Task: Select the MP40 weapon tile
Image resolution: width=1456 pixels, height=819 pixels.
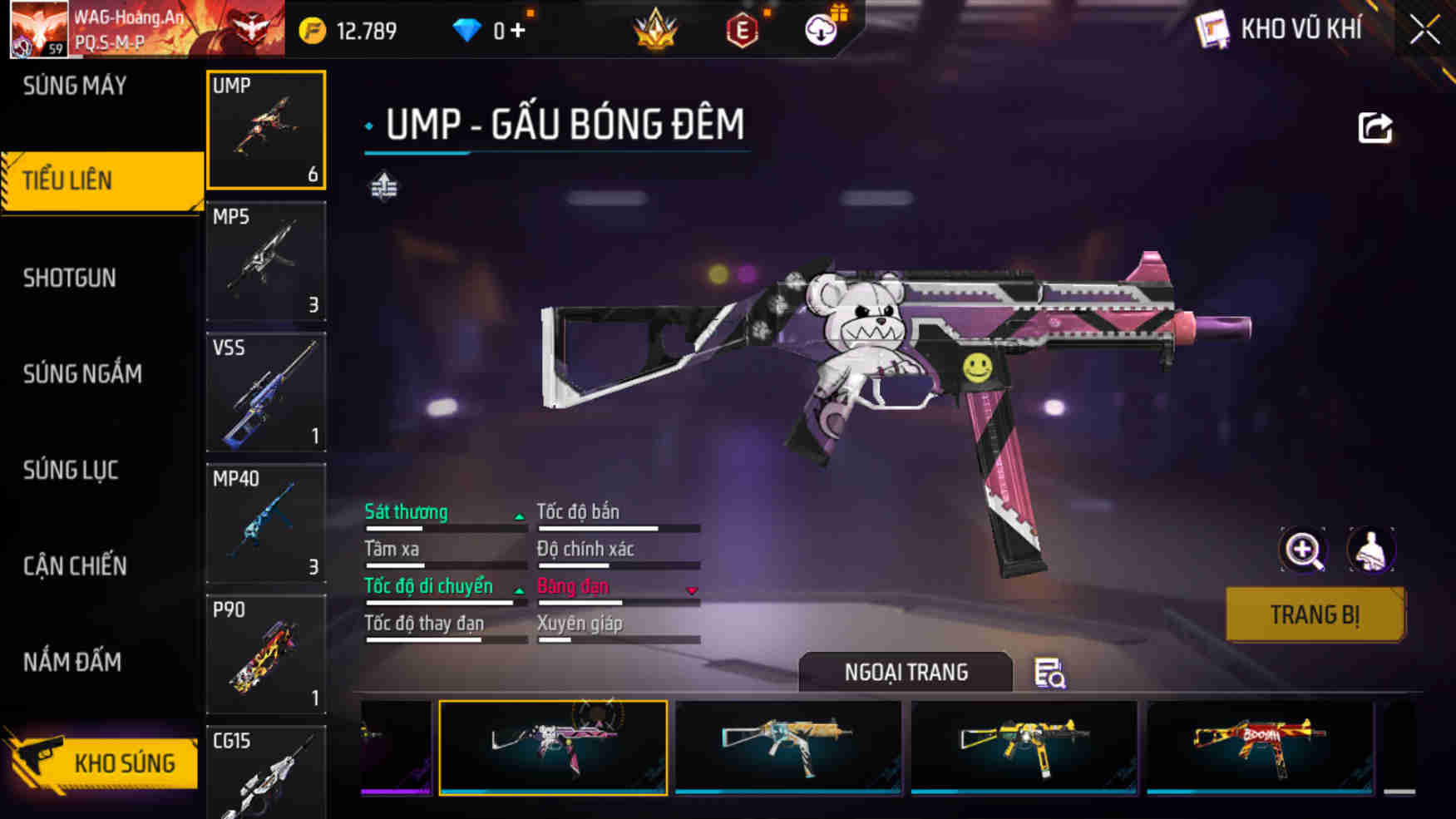Action: coord(266,523)
